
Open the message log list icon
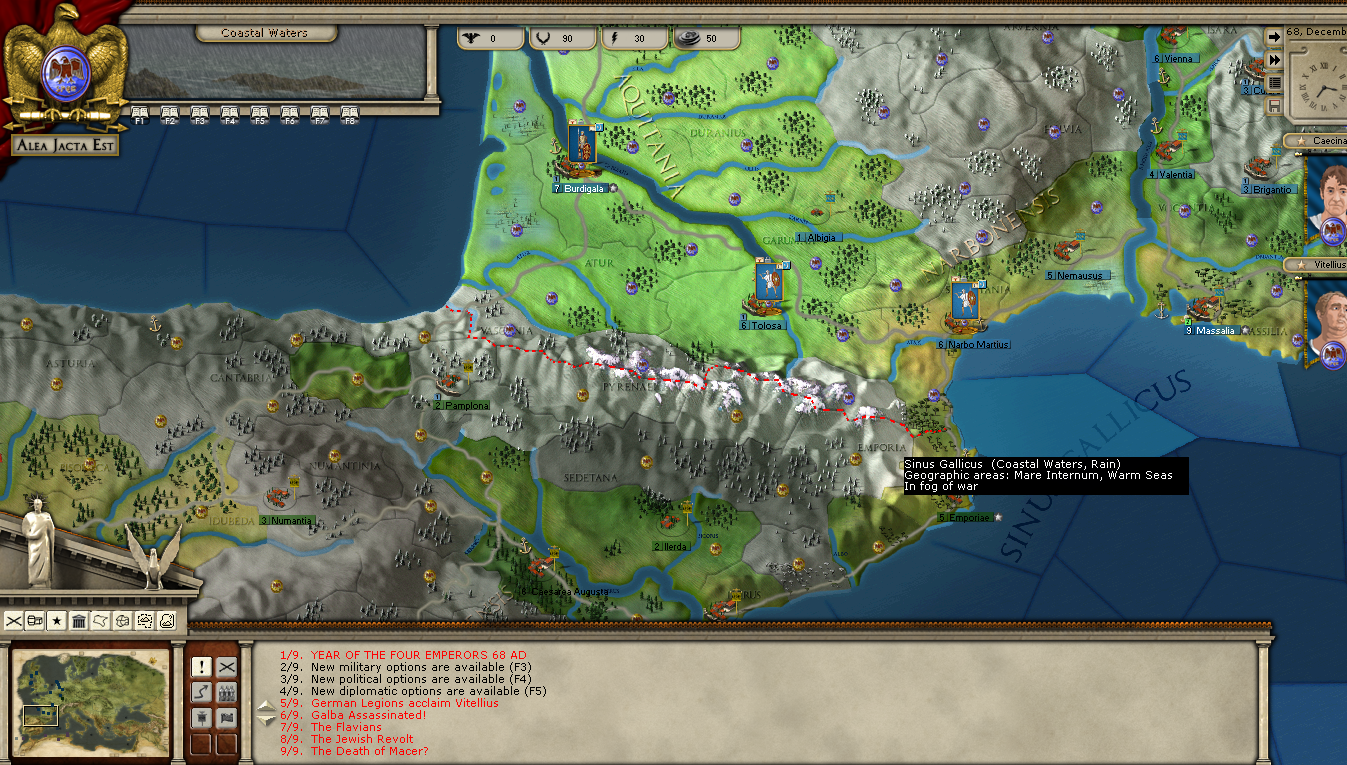point(1277,83)
